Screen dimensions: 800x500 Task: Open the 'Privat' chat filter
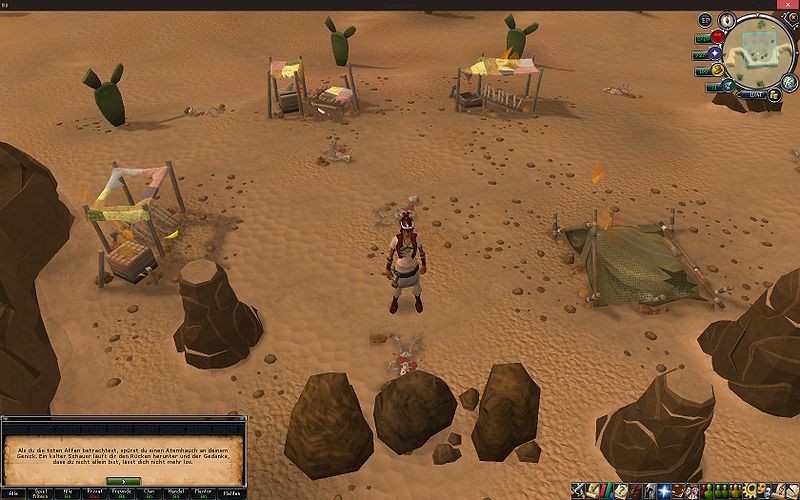(x=95, y=494)
